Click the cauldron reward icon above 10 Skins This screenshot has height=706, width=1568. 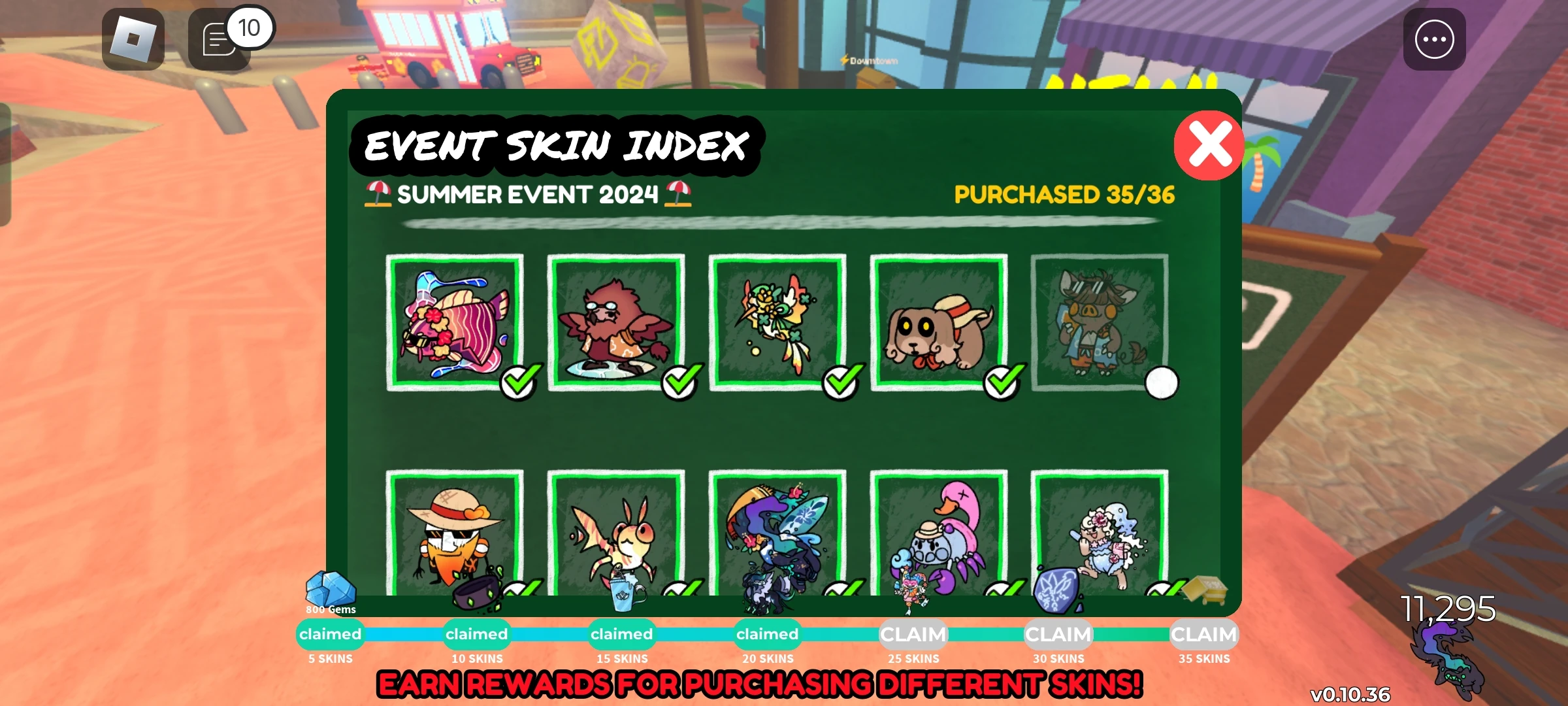click(x=476, y=592)
